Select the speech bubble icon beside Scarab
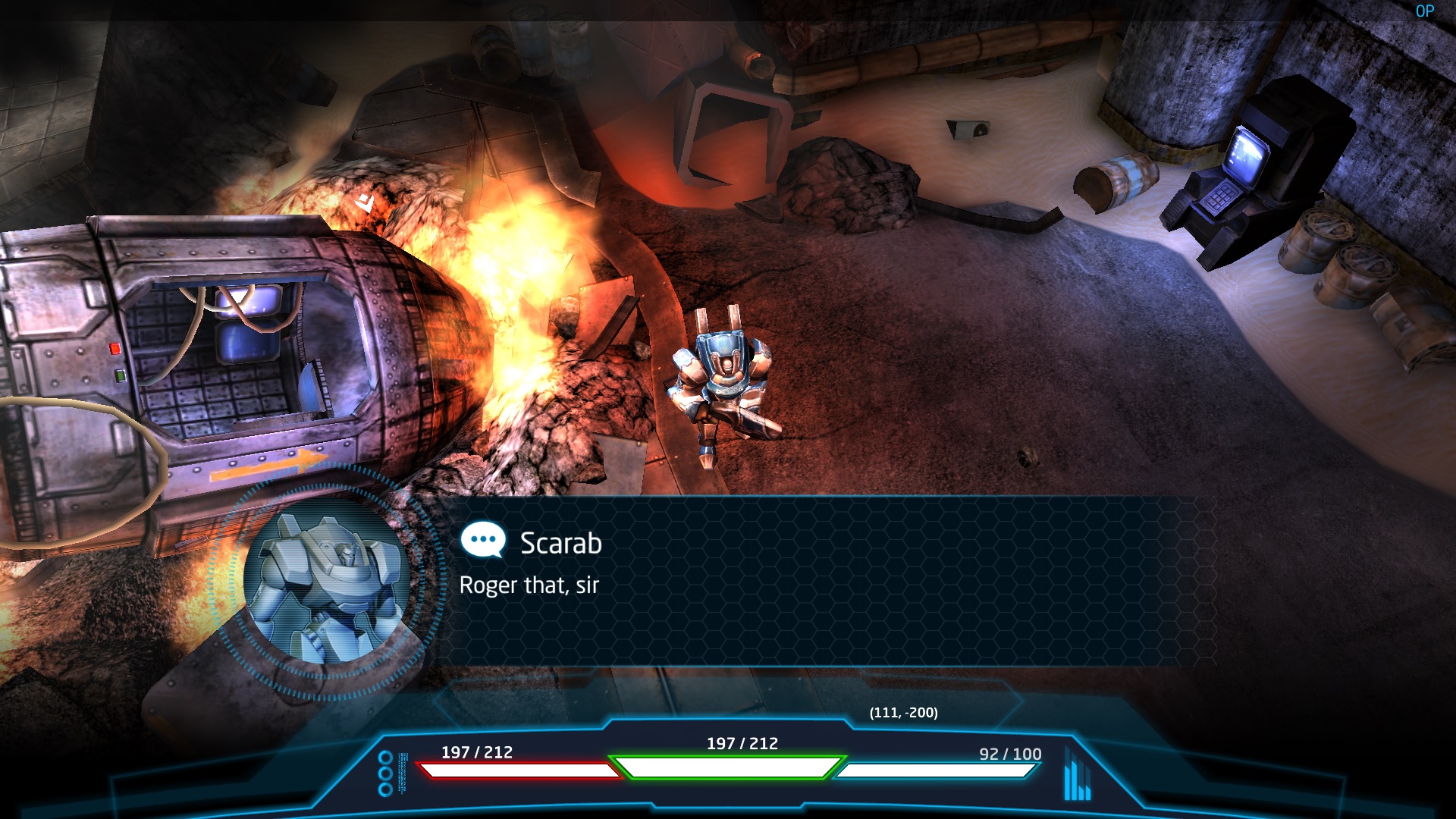 (x=483, y=541)
